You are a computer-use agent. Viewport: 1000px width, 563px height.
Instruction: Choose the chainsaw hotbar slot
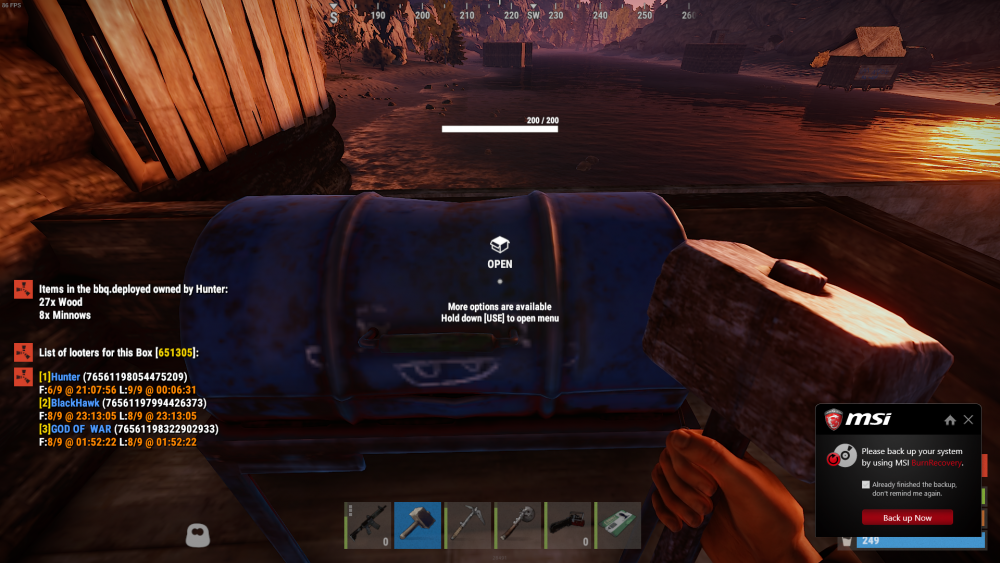coord(569,525)
